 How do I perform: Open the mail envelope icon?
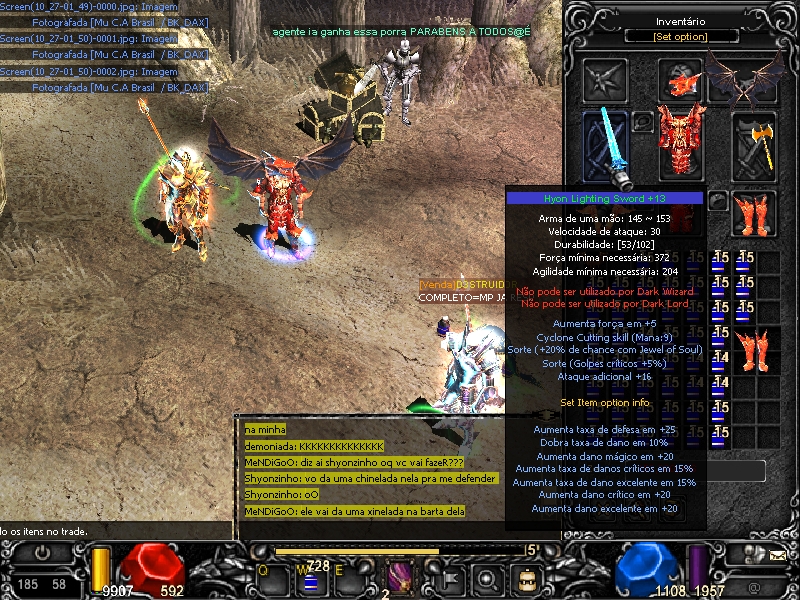pyautogui.click(x=777, y=553)
